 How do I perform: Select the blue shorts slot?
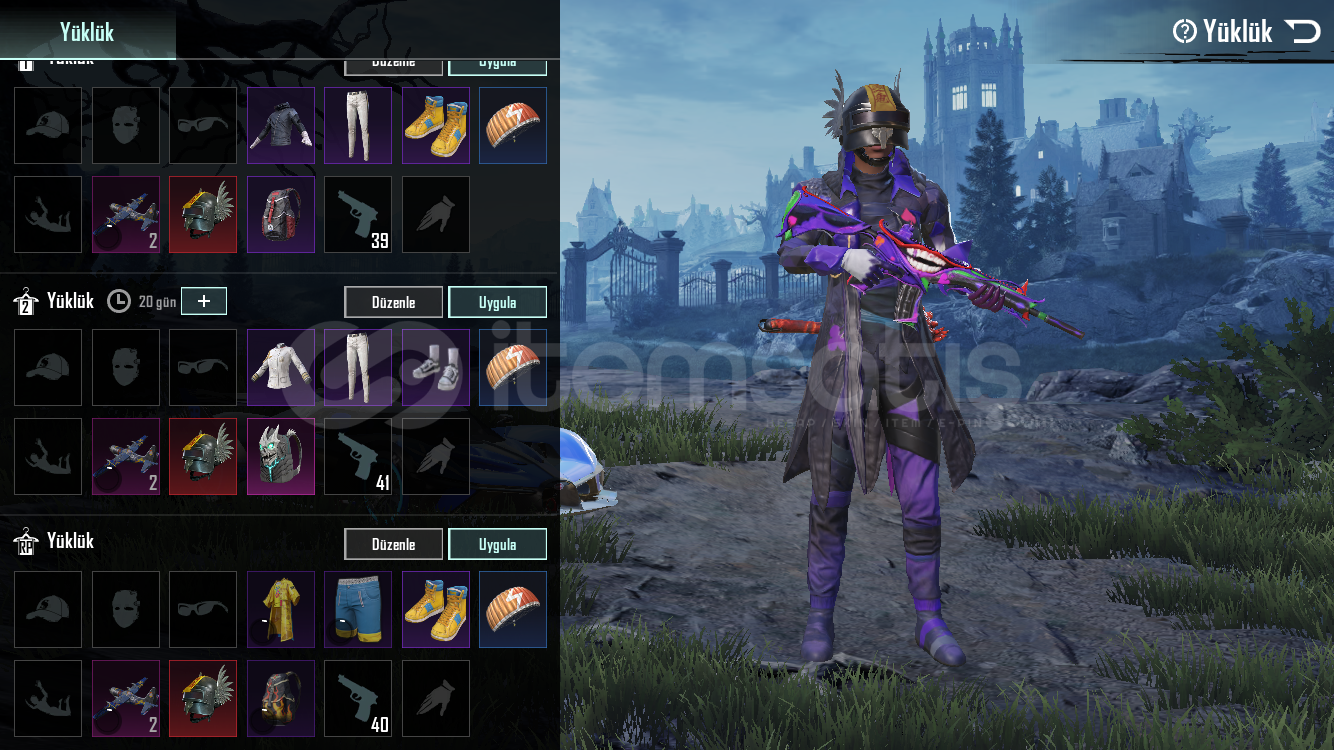pyautogui.click(x=358, y=609)
